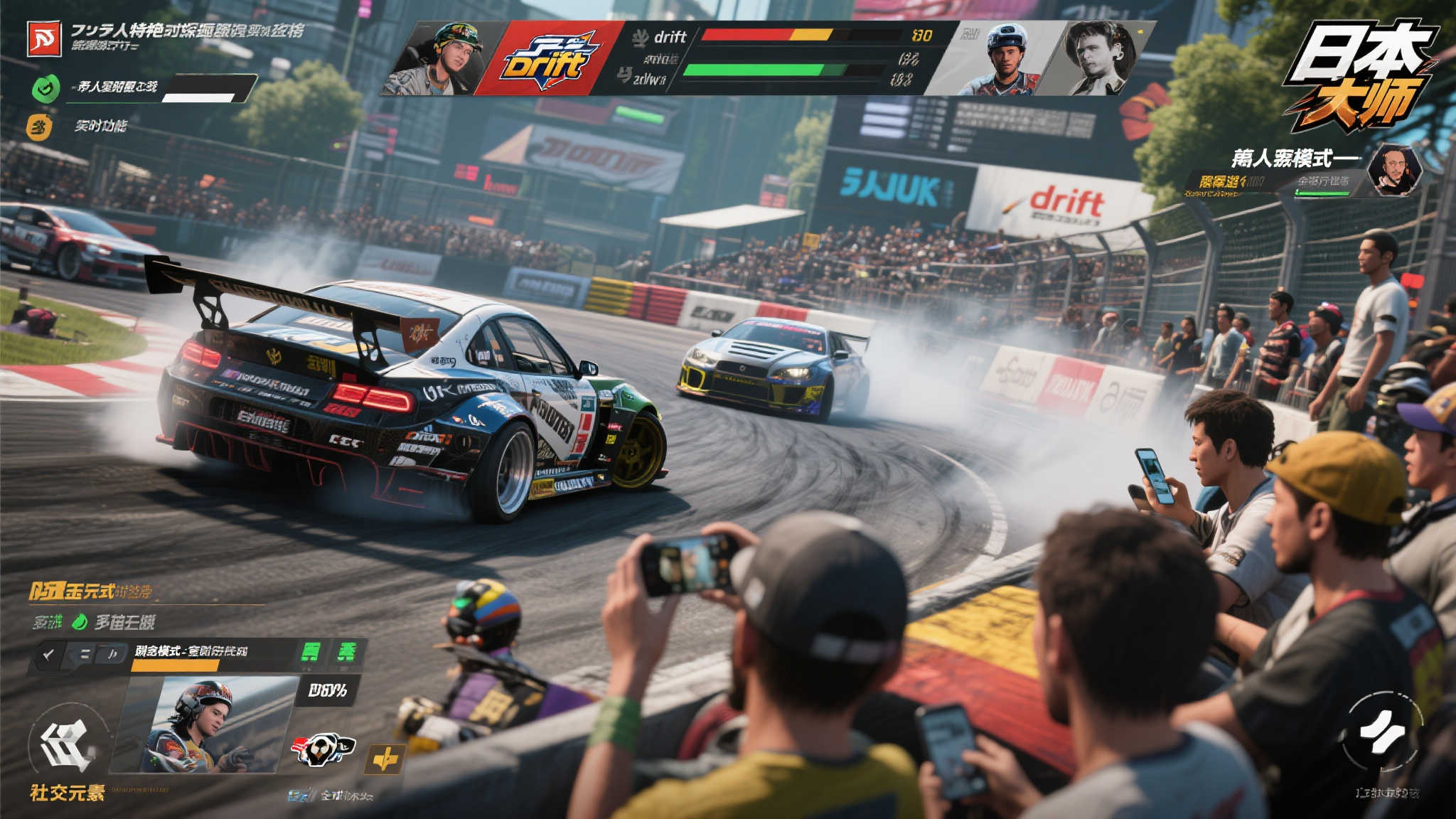Click the red square logo icon
Screen dimensions: 1456x819
coord(44,38)
